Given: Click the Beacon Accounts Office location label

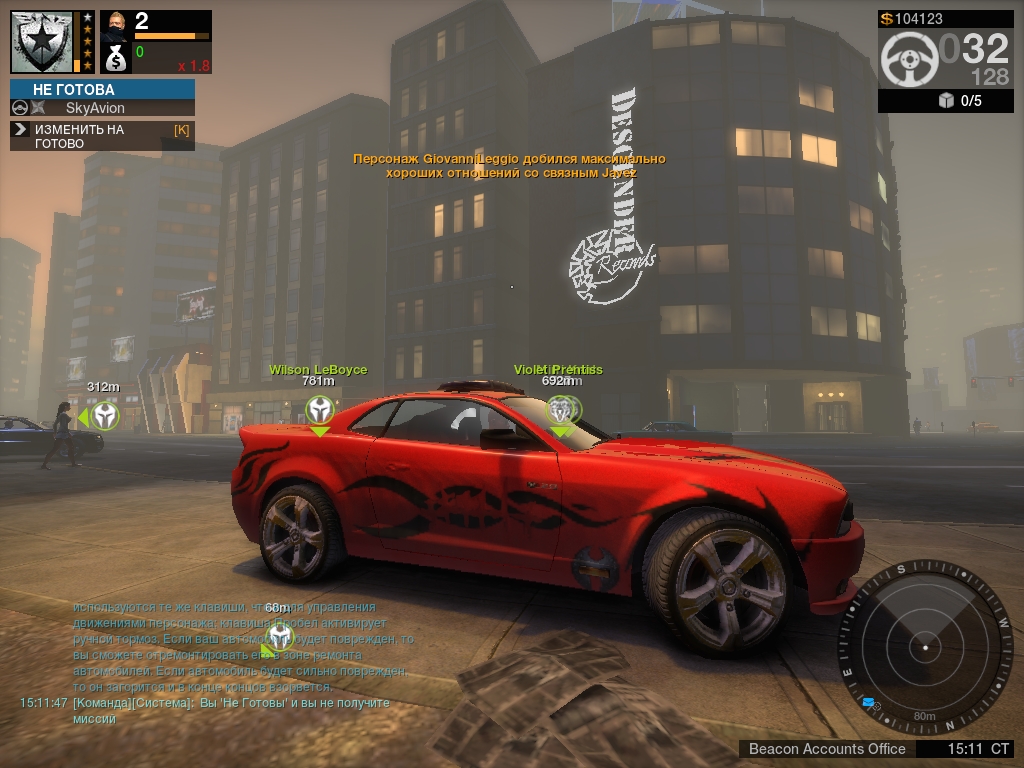Looking at the screenshot, I should pos(827,748).
